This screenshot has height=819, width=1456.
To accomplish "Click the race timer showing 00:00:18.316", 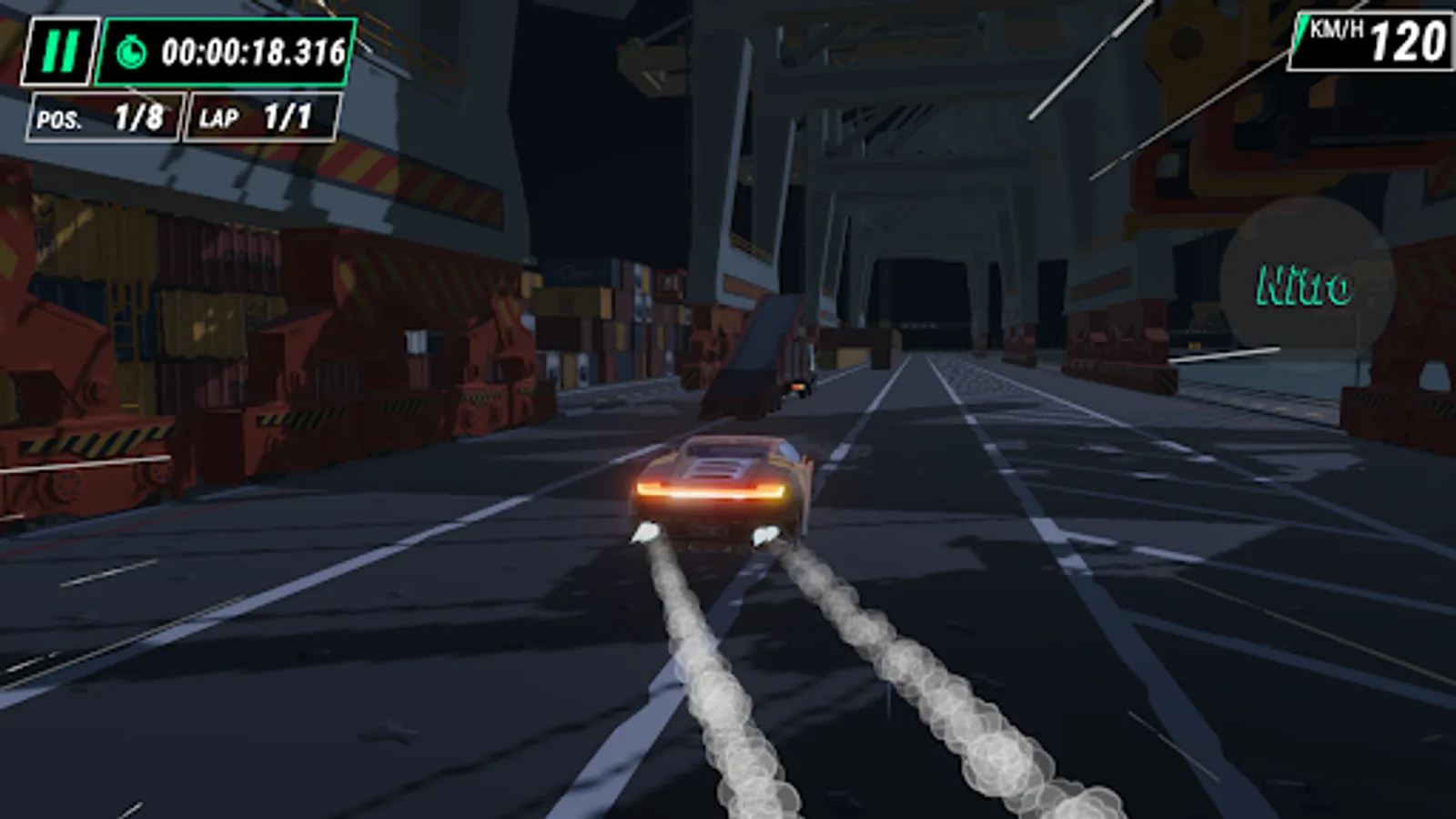I will click(x=255, y=52).
